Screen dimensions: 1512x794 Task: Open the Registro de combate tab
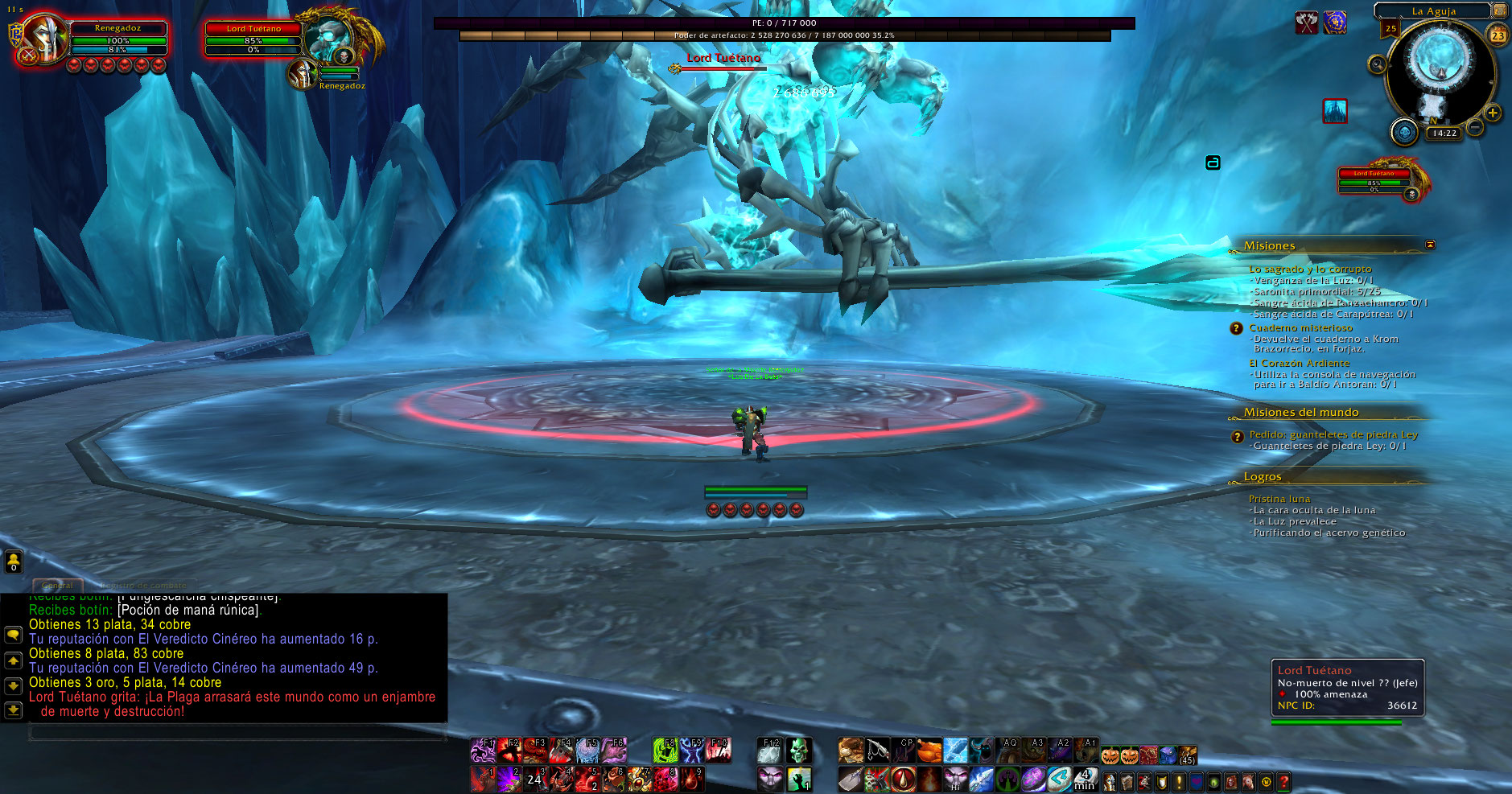[143, 585]
